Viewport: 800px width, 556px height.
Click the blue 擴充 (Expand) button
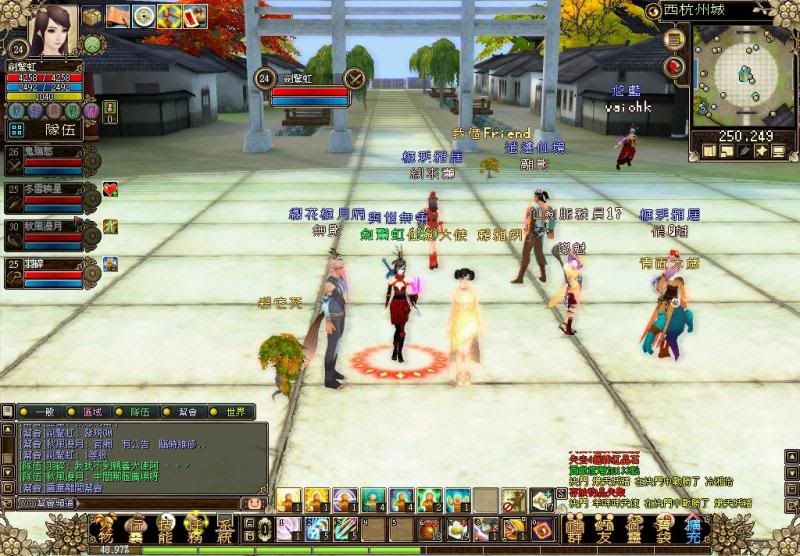(x=694, y=528)
